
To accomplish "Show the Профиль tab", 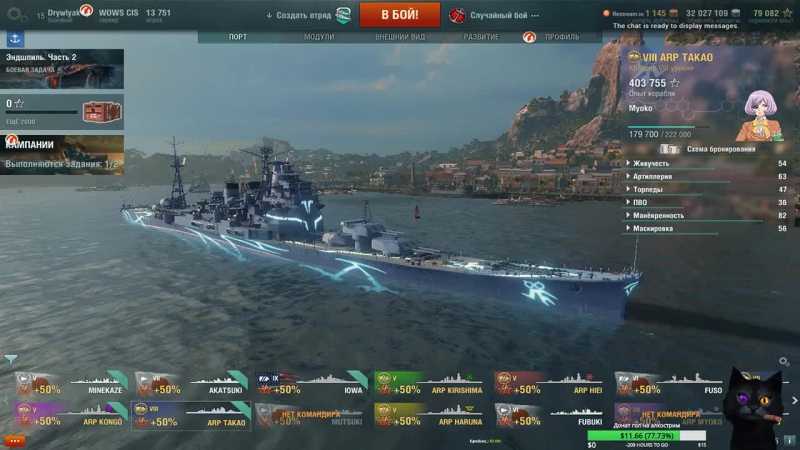I will point(561,37).
